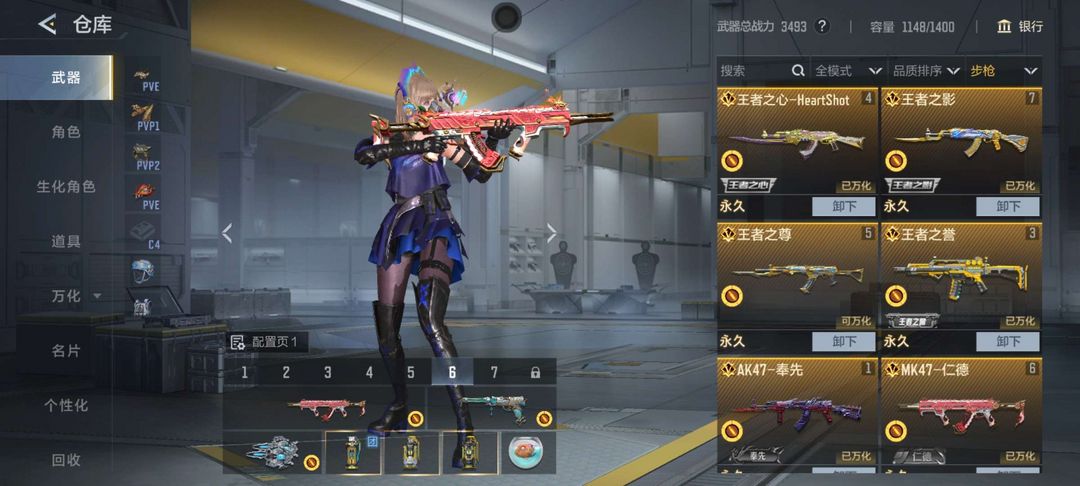Image resolution: width=1080 pixels, height=486 pixels.
Task: Open the 配置页1 loadout page selector
Action: (265, 342)
